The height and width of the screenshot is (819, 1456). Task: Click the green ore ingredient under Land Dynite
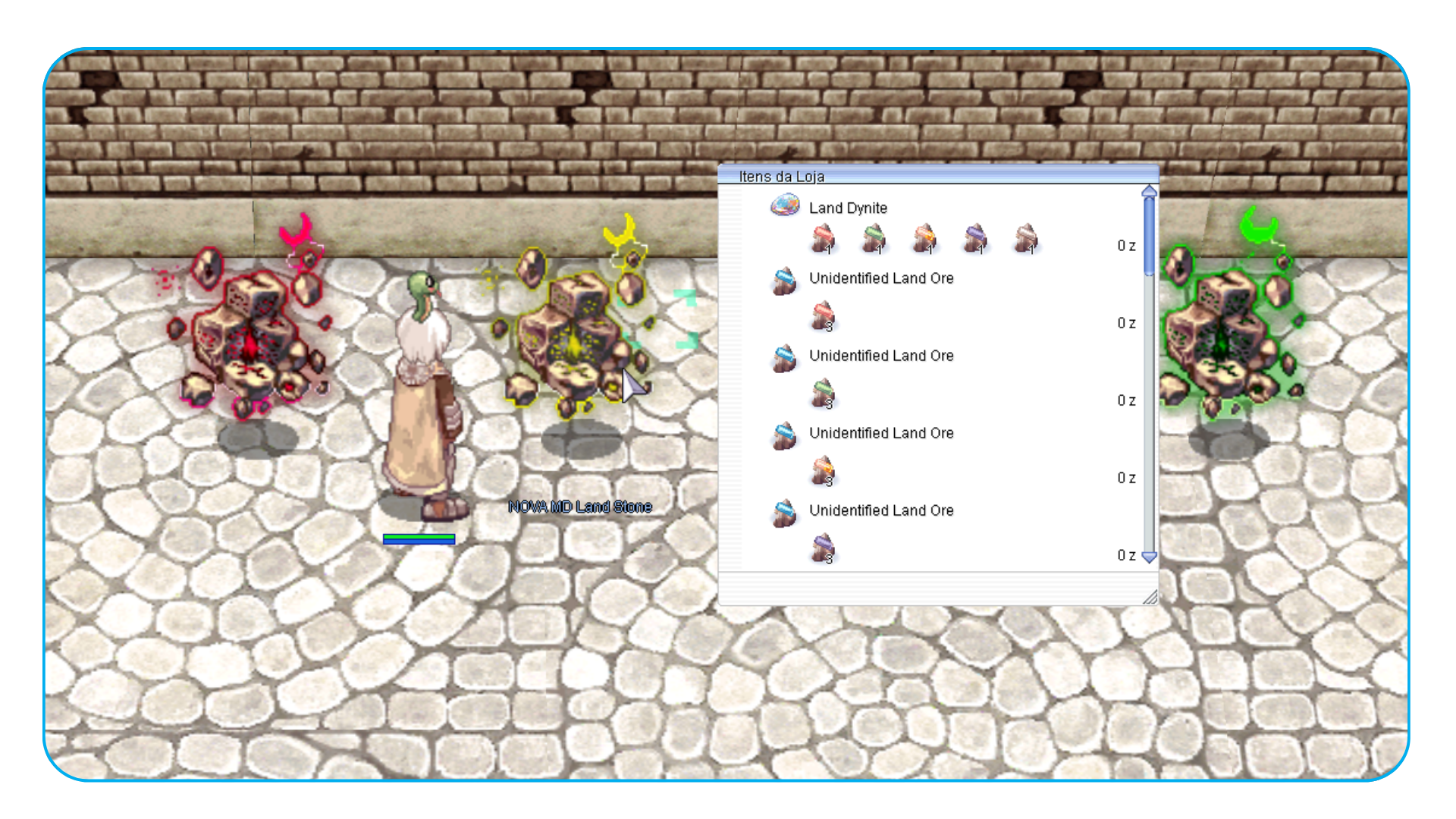874,240
